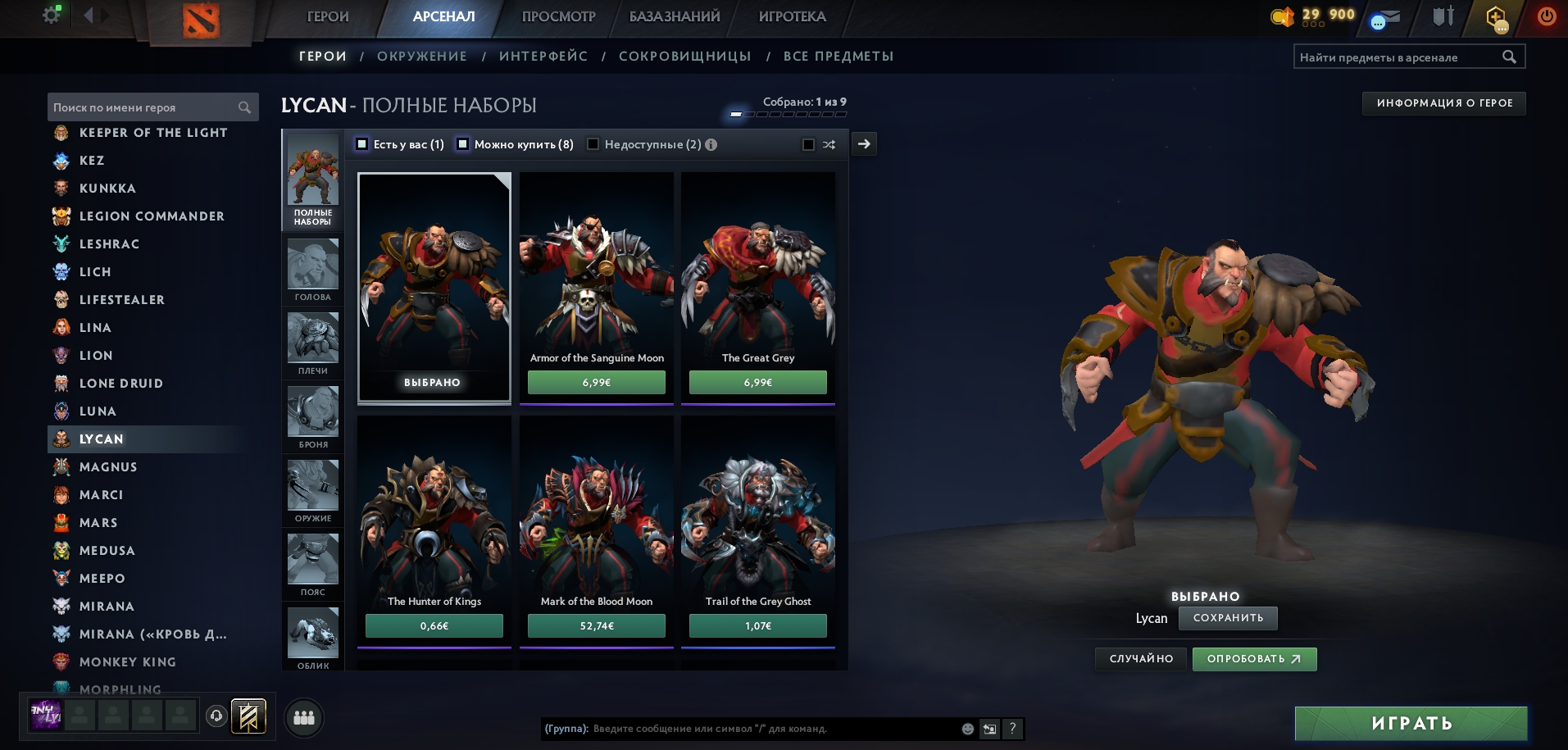
Task: Open ИНФОРМАЦИЯ О ГЕРОЕ hero info
Action: coord(1444,103)
